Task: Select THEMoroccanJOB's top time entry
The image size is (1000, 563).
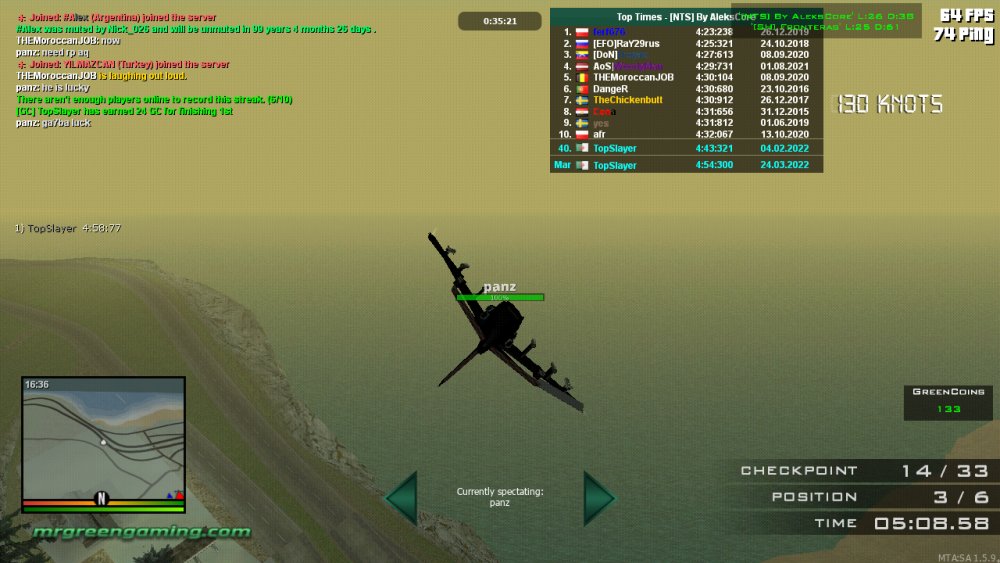Action: click(x=686, y=77)
